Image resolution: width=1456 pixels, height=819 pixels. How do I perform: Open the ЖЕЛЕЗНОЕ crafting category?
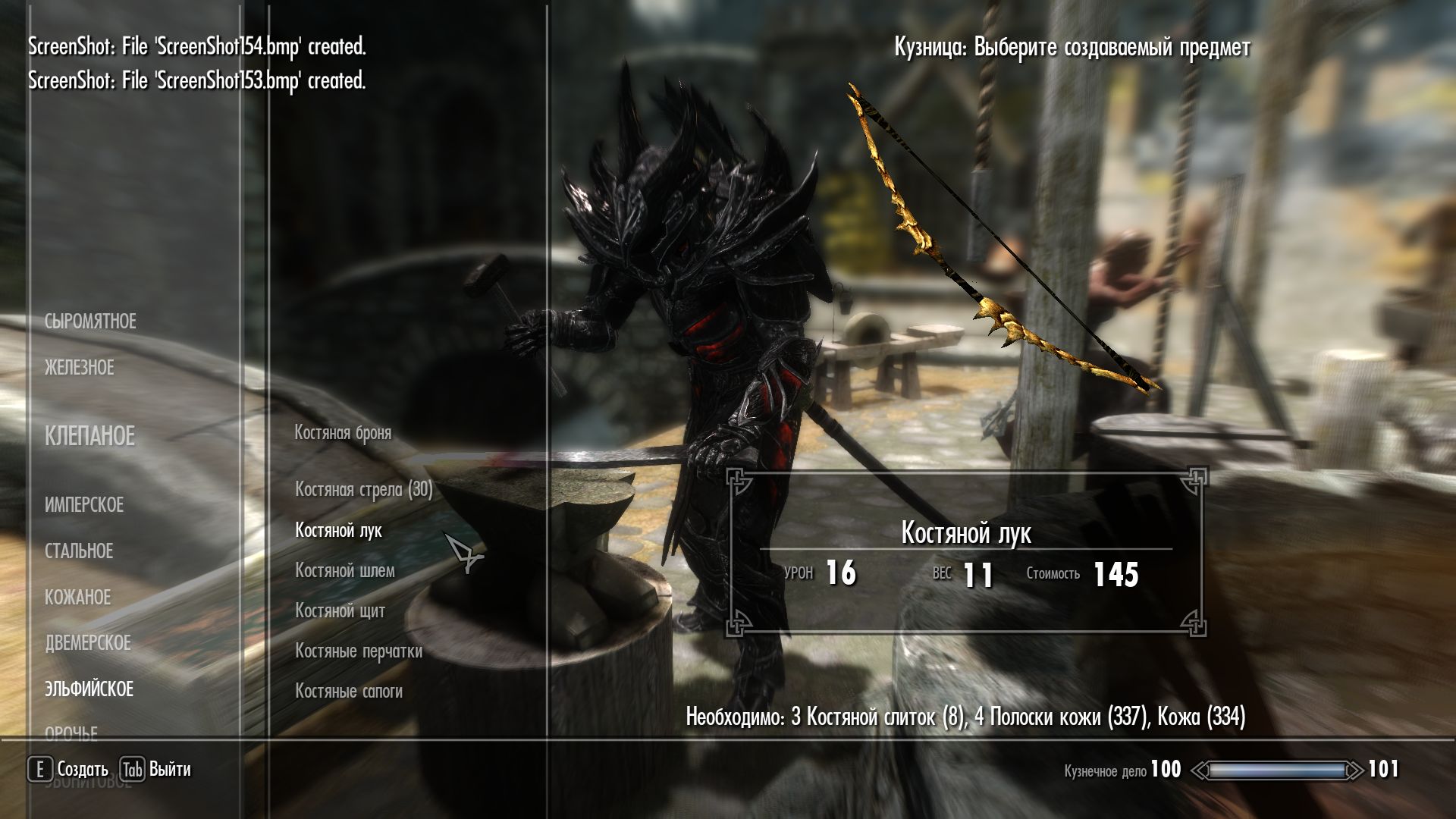[x=79, y=368]
